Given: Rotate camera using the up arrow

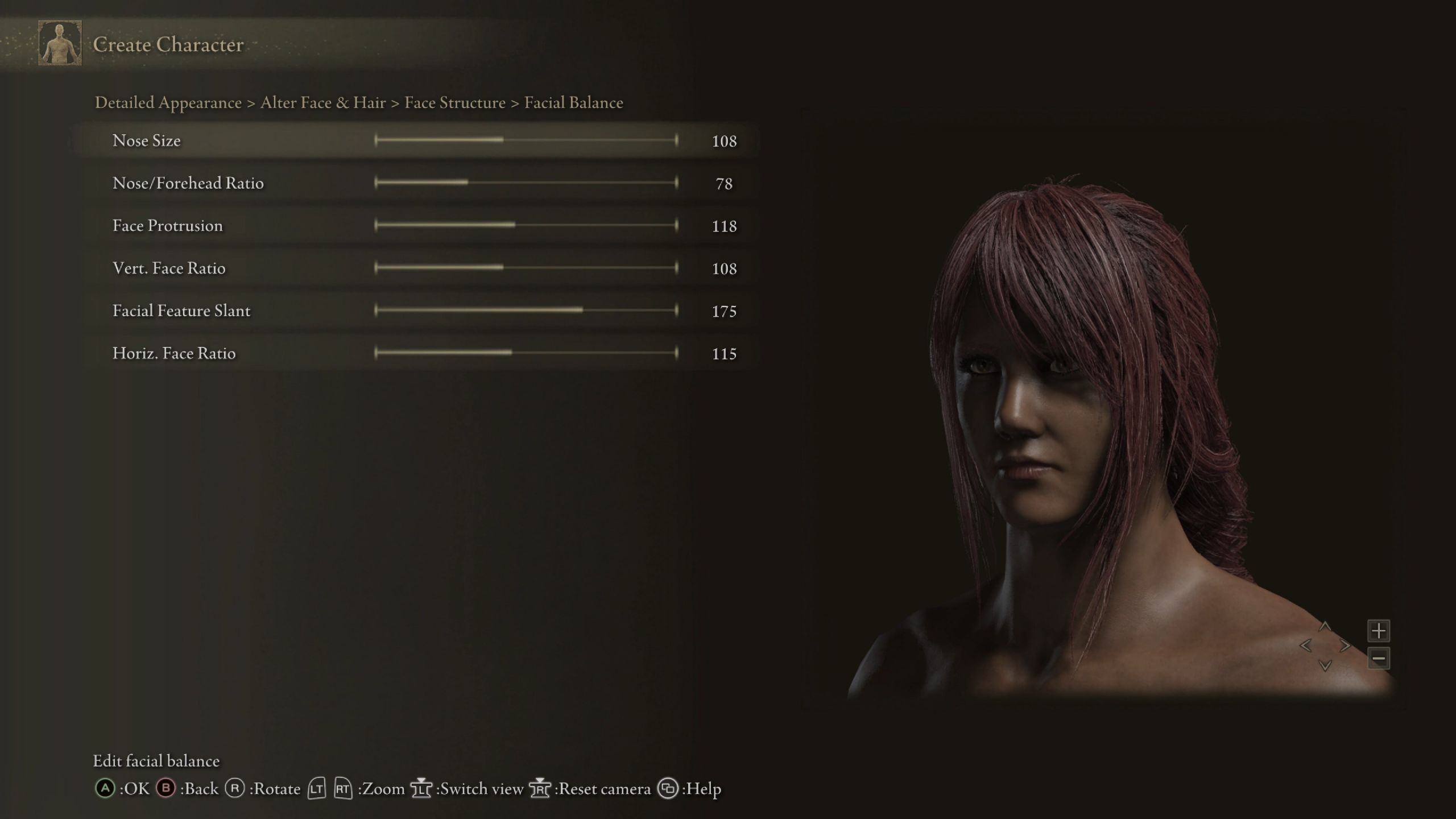Looking at the screenshot, I should click(1325, 627).
